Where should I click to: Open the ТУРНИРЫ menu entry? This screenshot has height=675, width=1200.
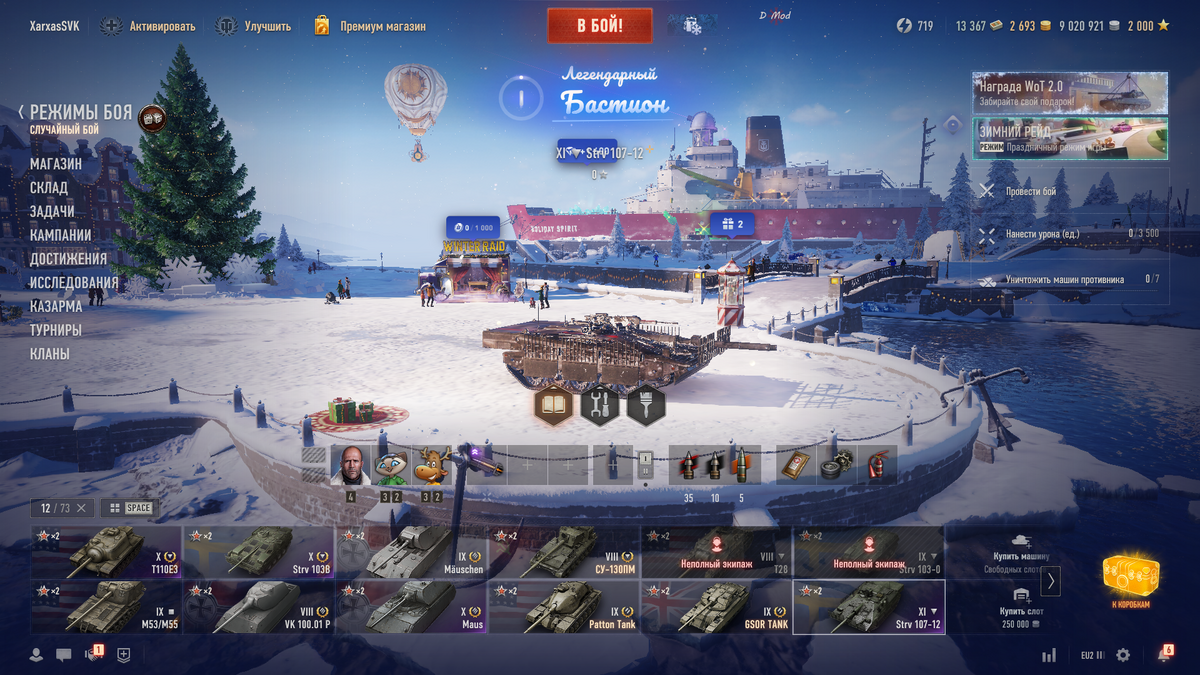[56, 330]
